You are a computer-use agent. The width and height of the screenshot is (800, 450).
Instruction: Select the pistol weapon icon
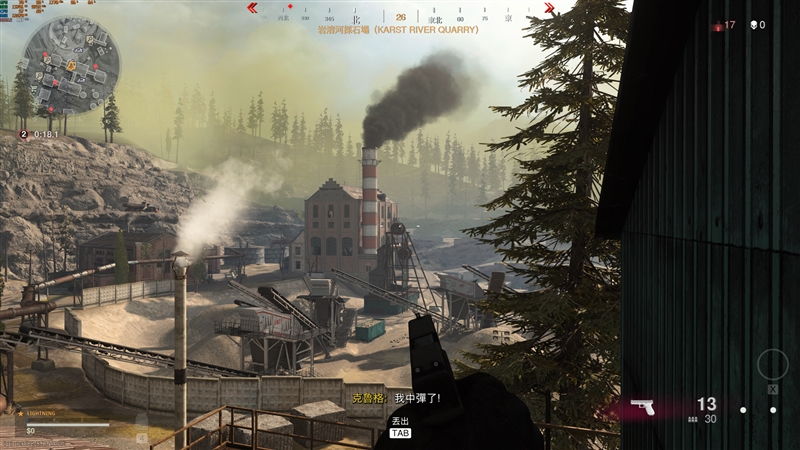click(644, 406)
